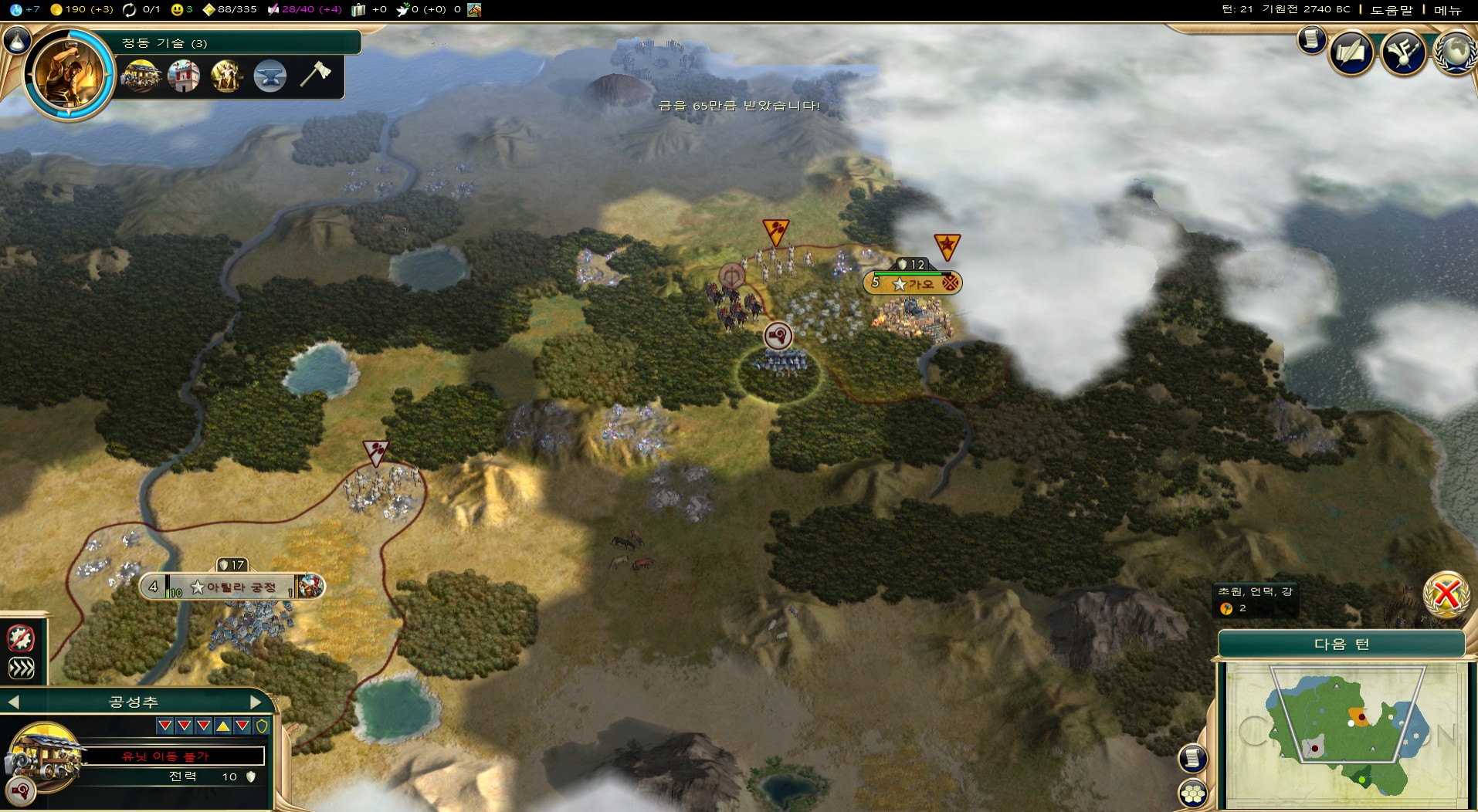Image resolution: width=1478 pixels, height=812 pixels.
Task: Select the anvil icon in research panel
Action: pyautogui.click(x=269, y=76)
